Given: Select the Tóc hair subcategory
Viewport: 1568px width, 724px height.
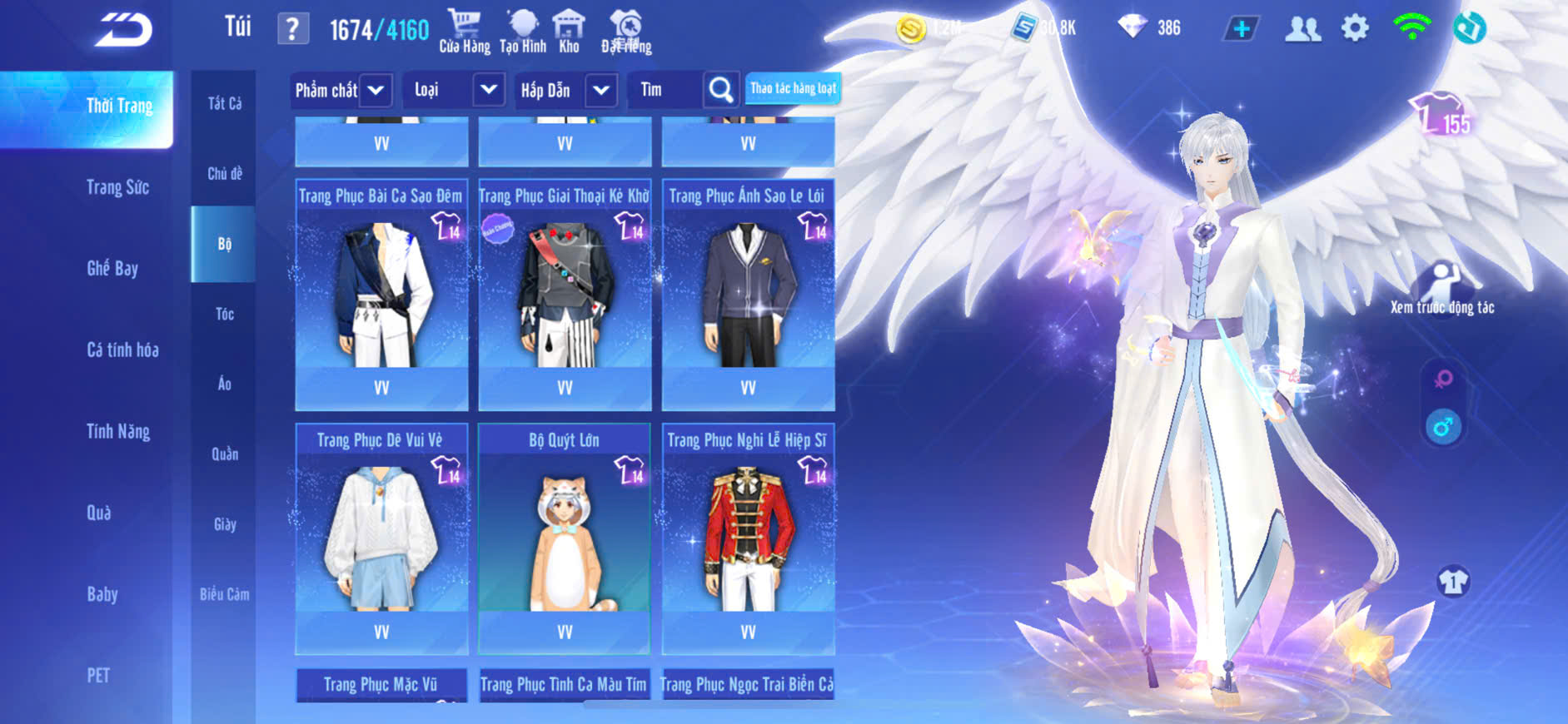Looking at the screenshot, I should click(224, 314).
